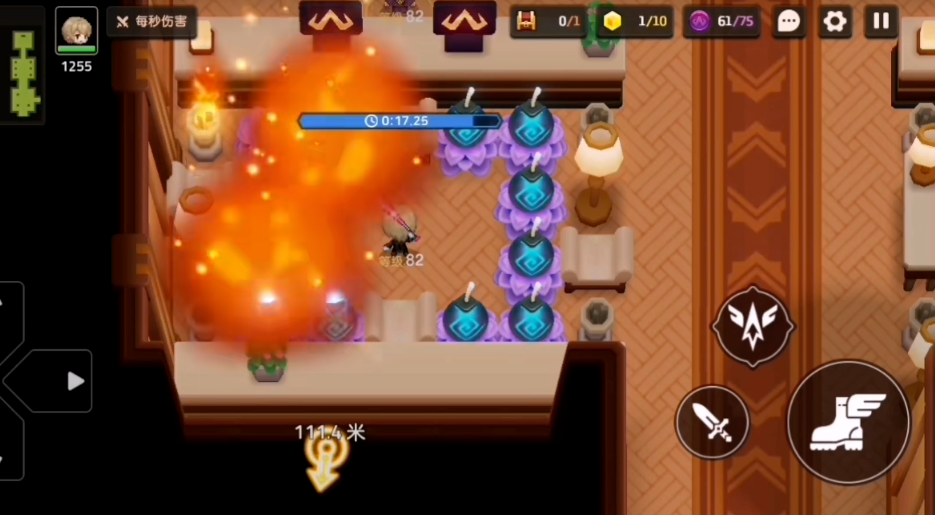Open the gear settings menu
The width and height of the screenshot is (935, 515).
point(835,21)
